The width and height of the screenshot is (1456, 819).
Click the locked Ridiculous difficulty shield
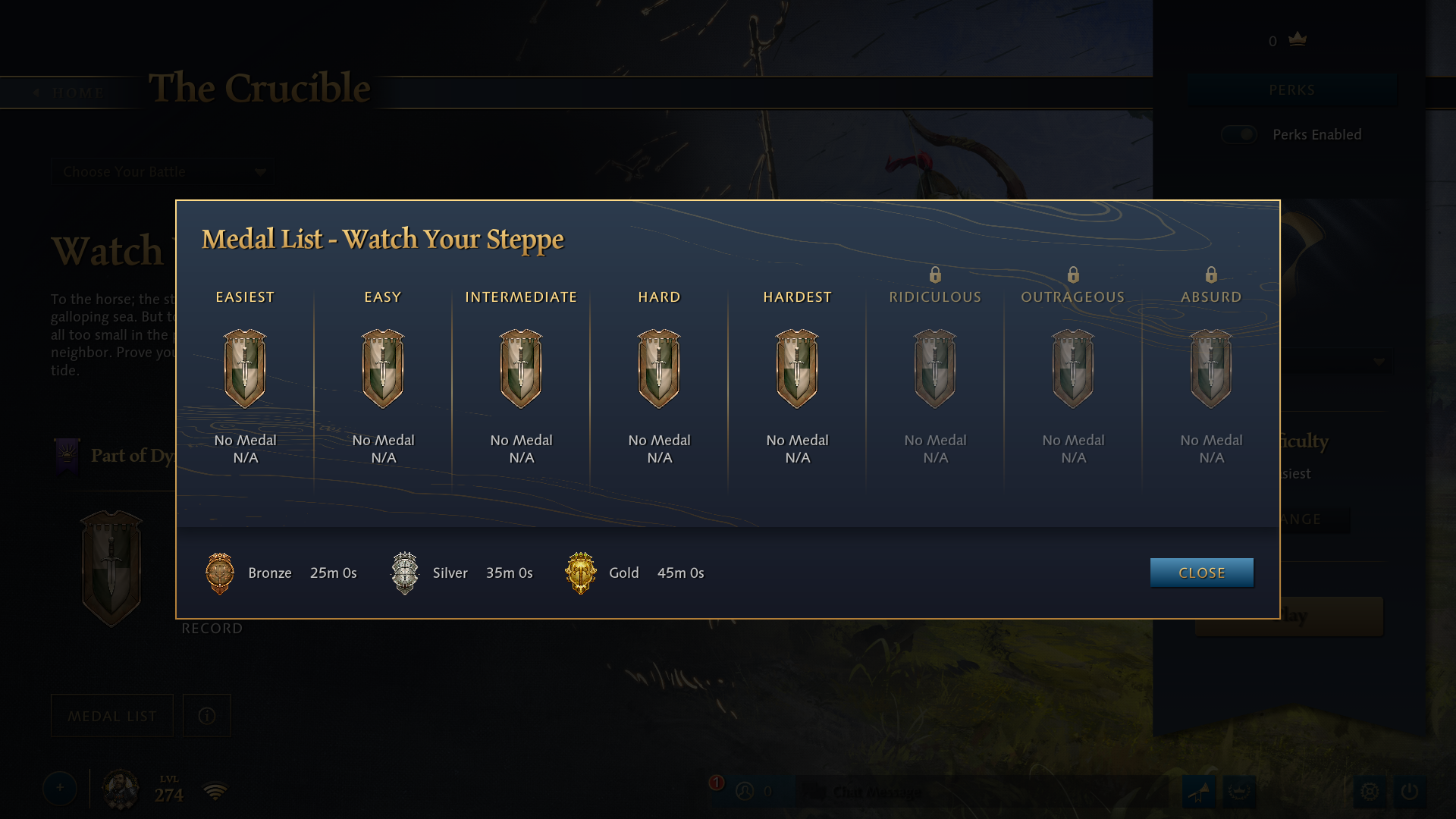pyautogui.click(x=935, y=369)
